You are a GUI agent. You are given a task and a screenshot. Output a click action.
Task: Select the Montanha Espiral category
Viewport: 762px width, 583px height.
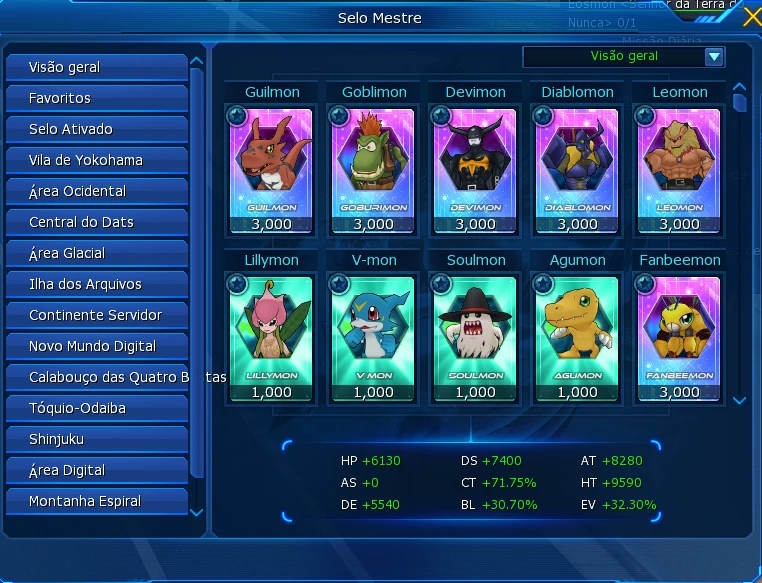(96, 501)
